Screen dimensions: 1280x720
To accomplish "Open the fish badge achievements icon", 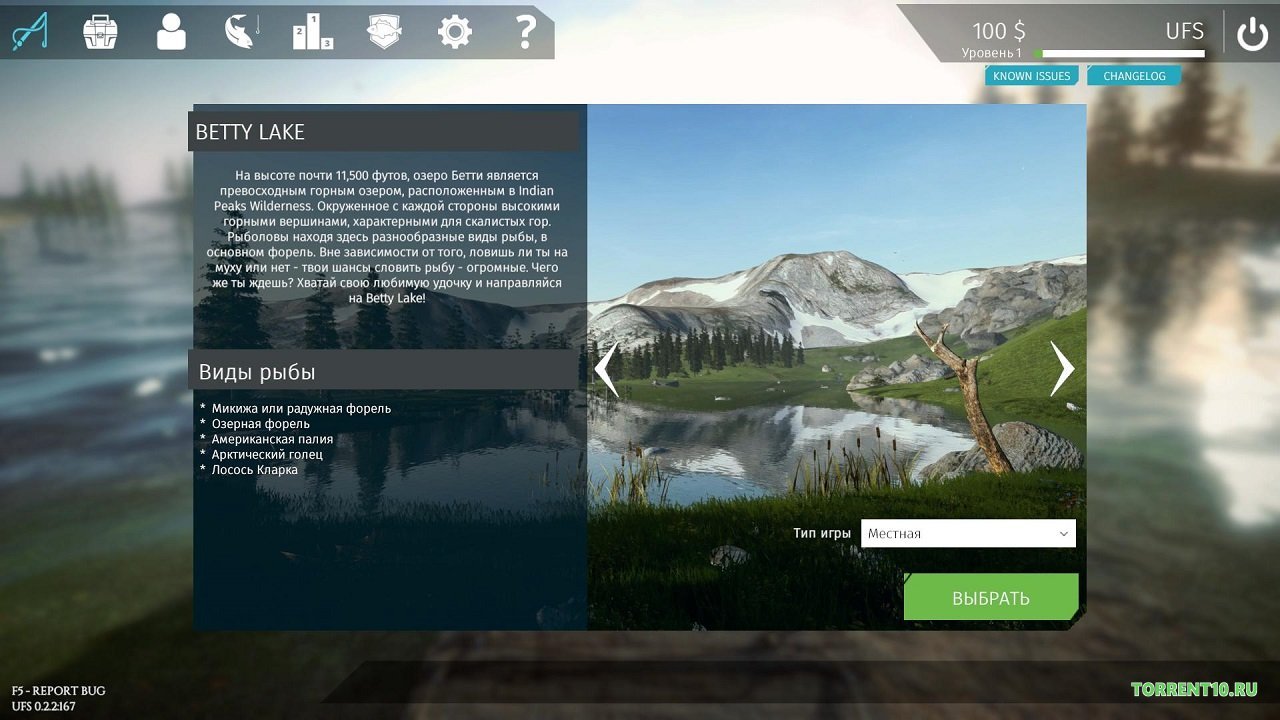I will click(x=383, y=31).
